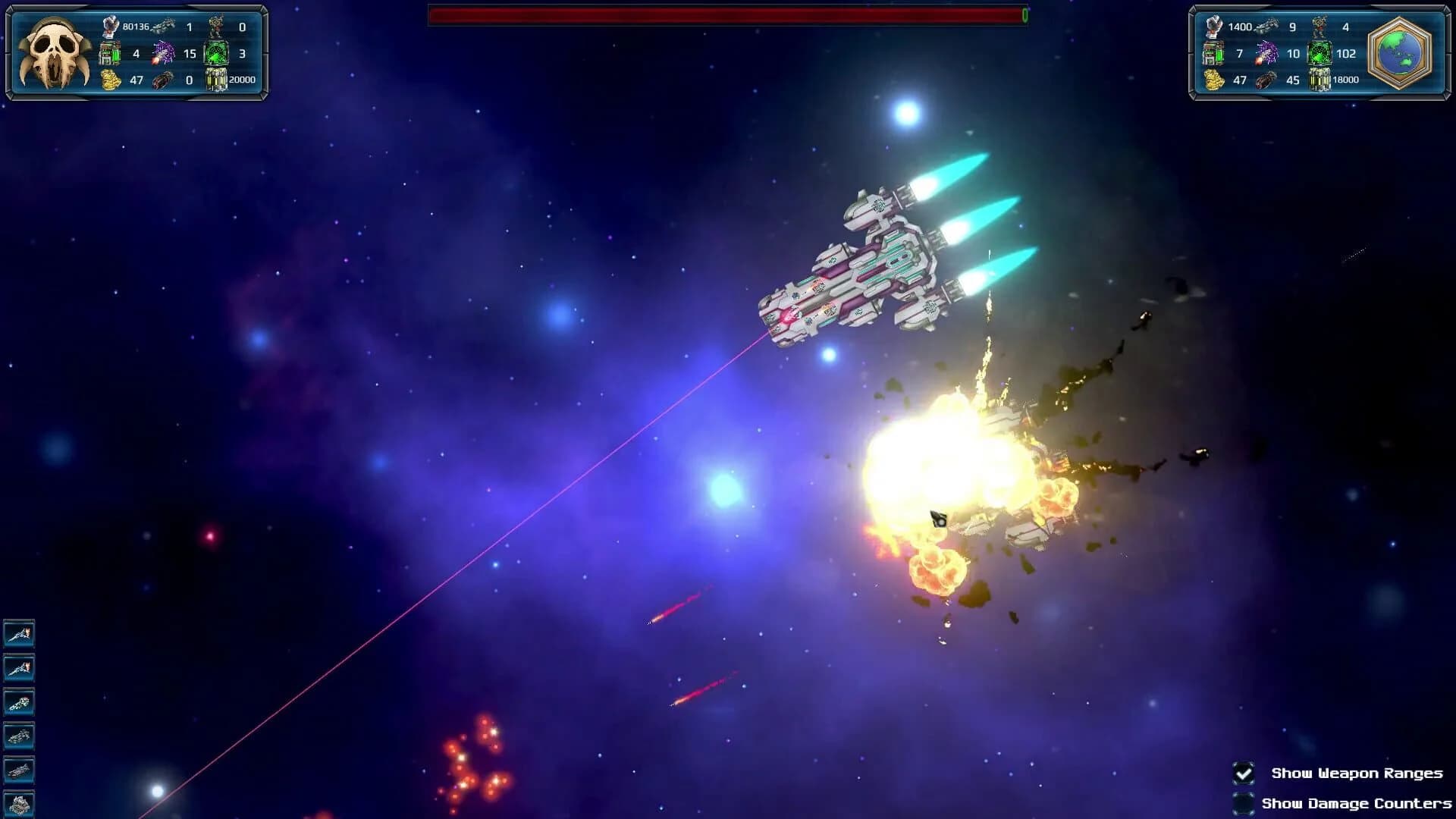Click the fuel canister icon showing 20000
Screen dimensions: 1456x819
click(x=215, y=79)
